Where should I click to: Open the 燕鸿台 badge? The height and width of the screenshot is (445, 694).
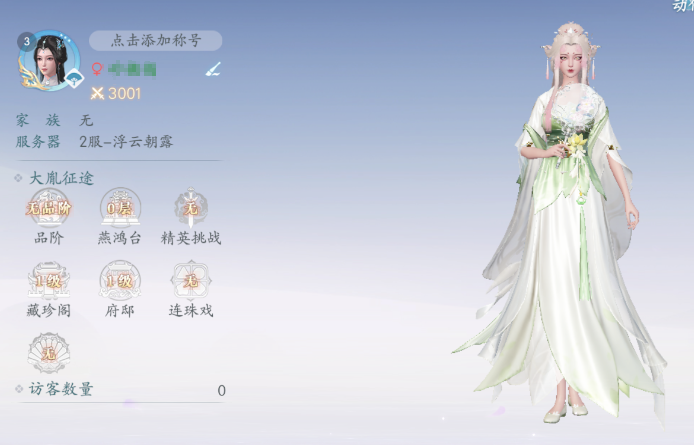tap(120, 209)
